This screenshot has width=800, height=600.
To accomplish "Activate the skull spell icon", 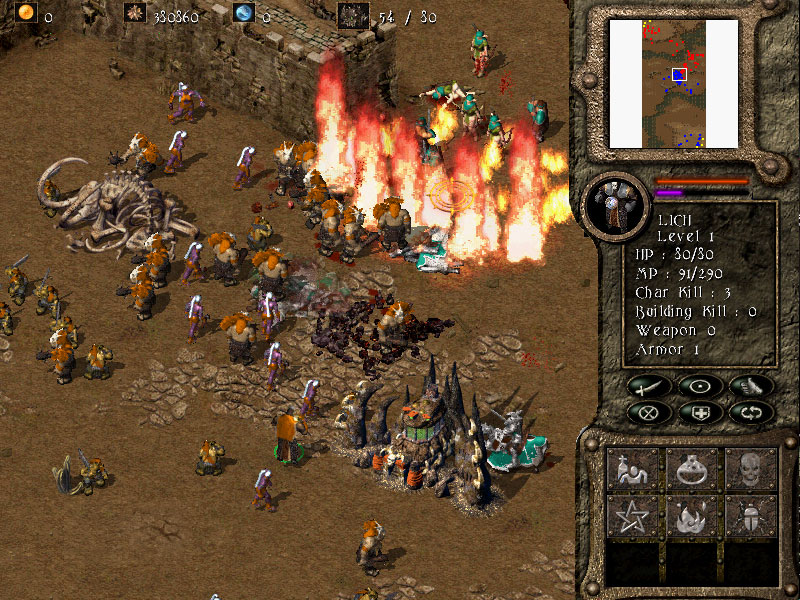I will click(752, 468).
